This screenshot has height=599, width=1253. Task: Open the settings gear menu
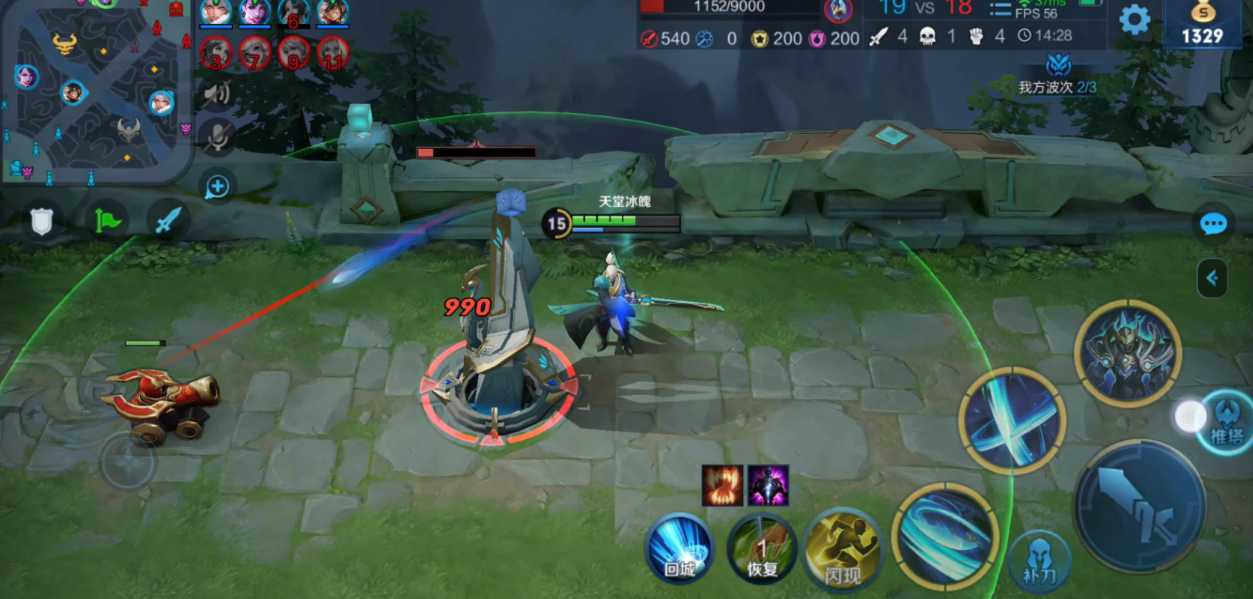coord(1134,20)
